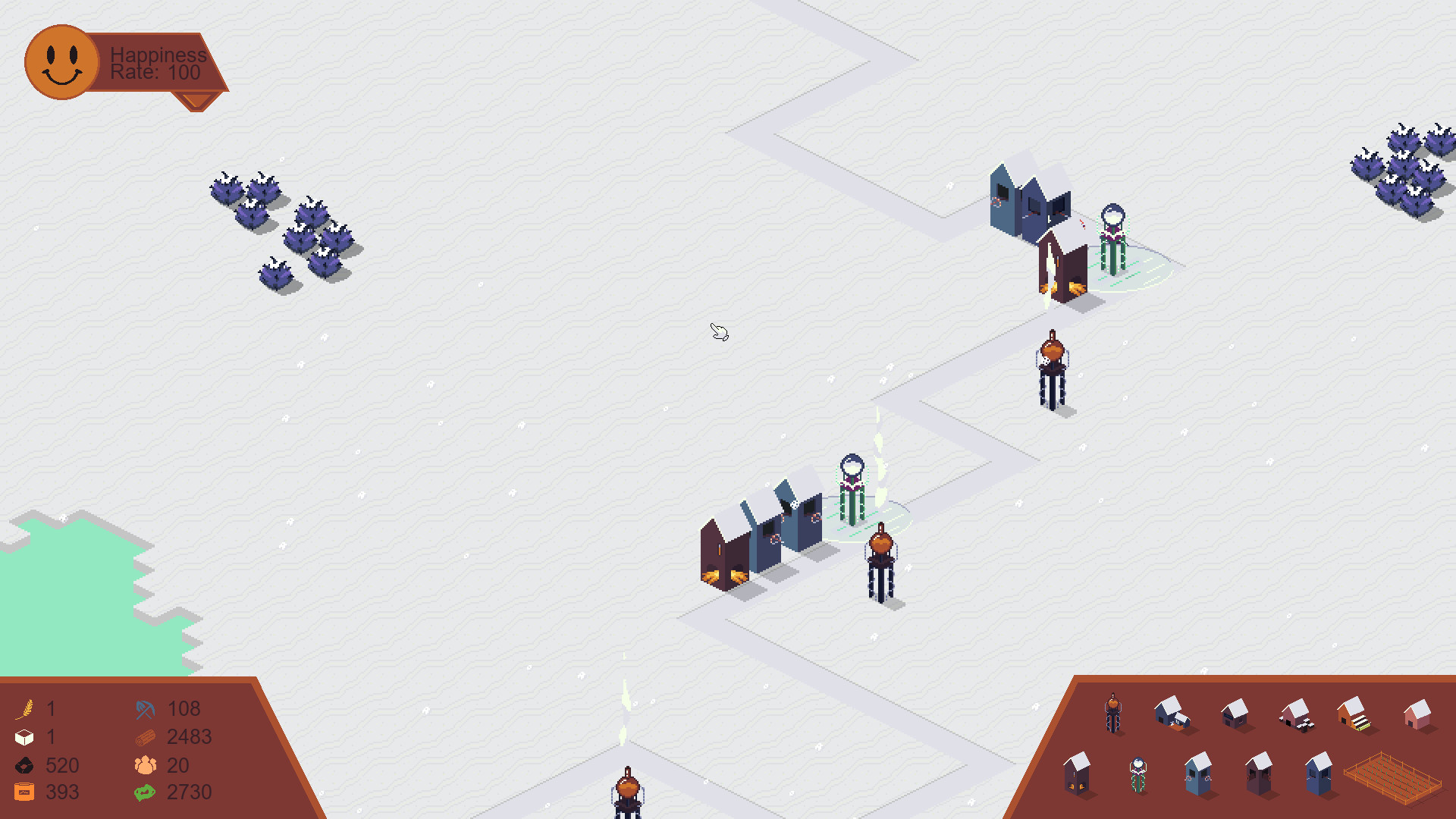Click the green money icon showing 2730
Image resolution: width=1456 pixels, height=819 pixels.
point(144,792)
